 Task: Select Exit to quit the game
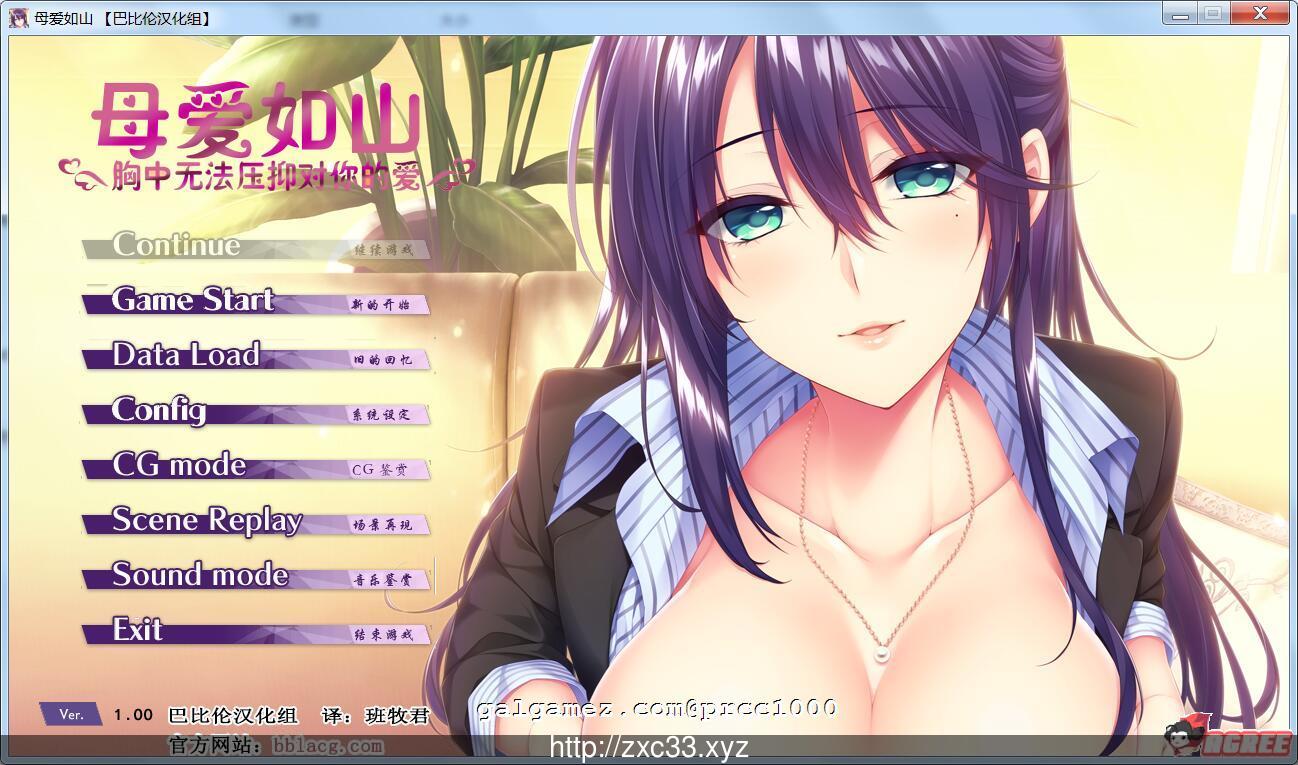click(137, 631)
